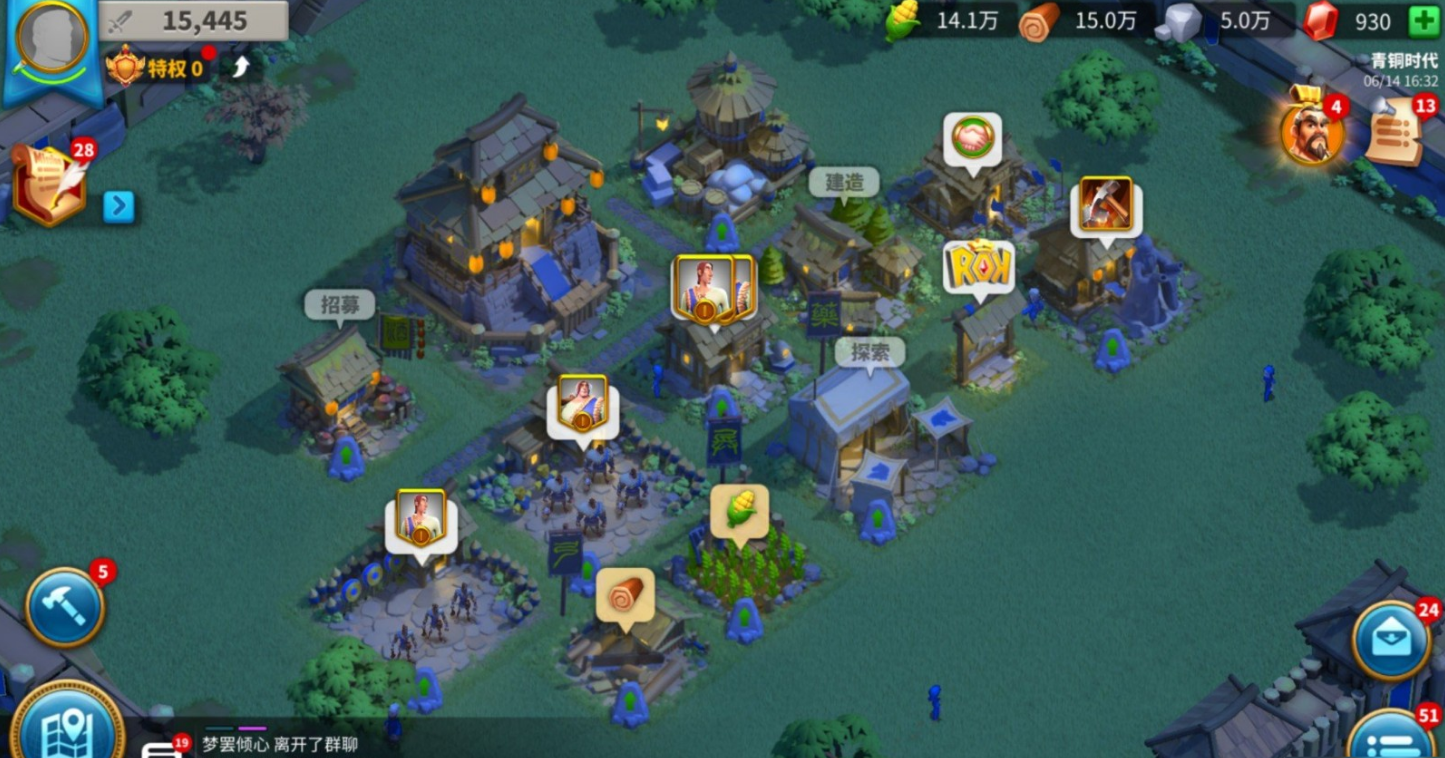Open the scroll notice with 13 badge

1395,133
